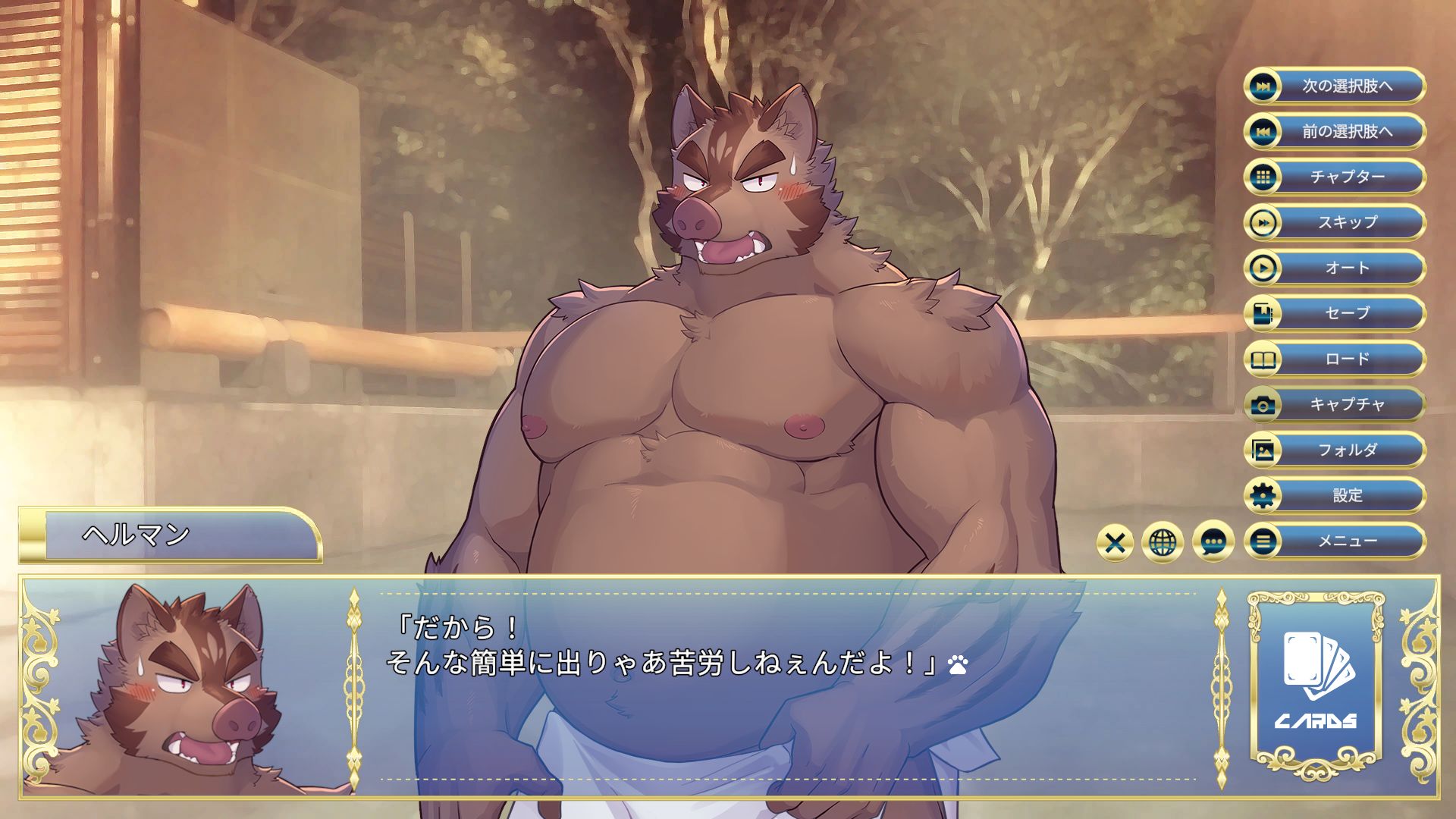Open the チャプター chapter list

click(x=1335, y=177)
